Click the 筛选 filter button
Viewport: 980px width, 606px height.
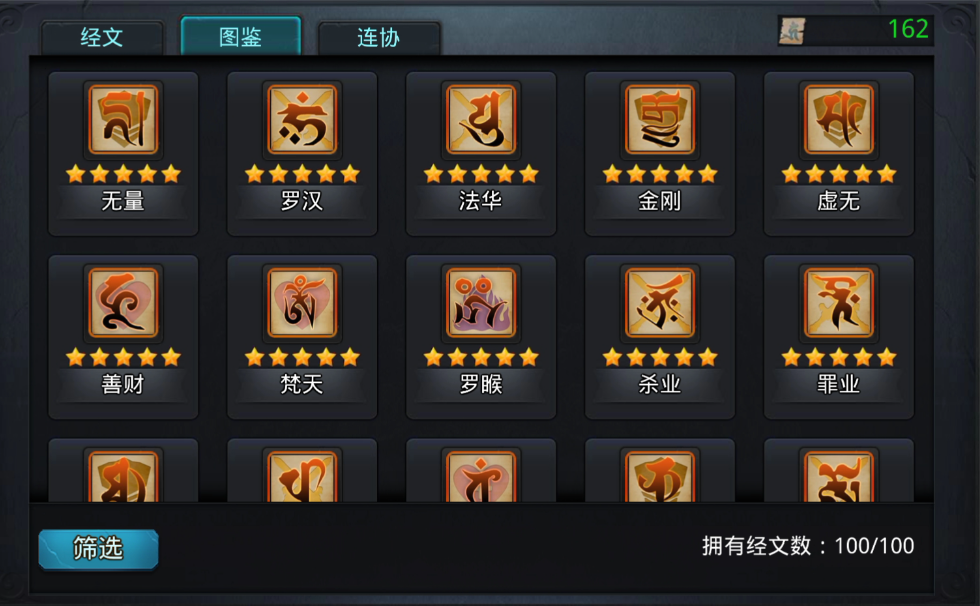tap(98, 549)
